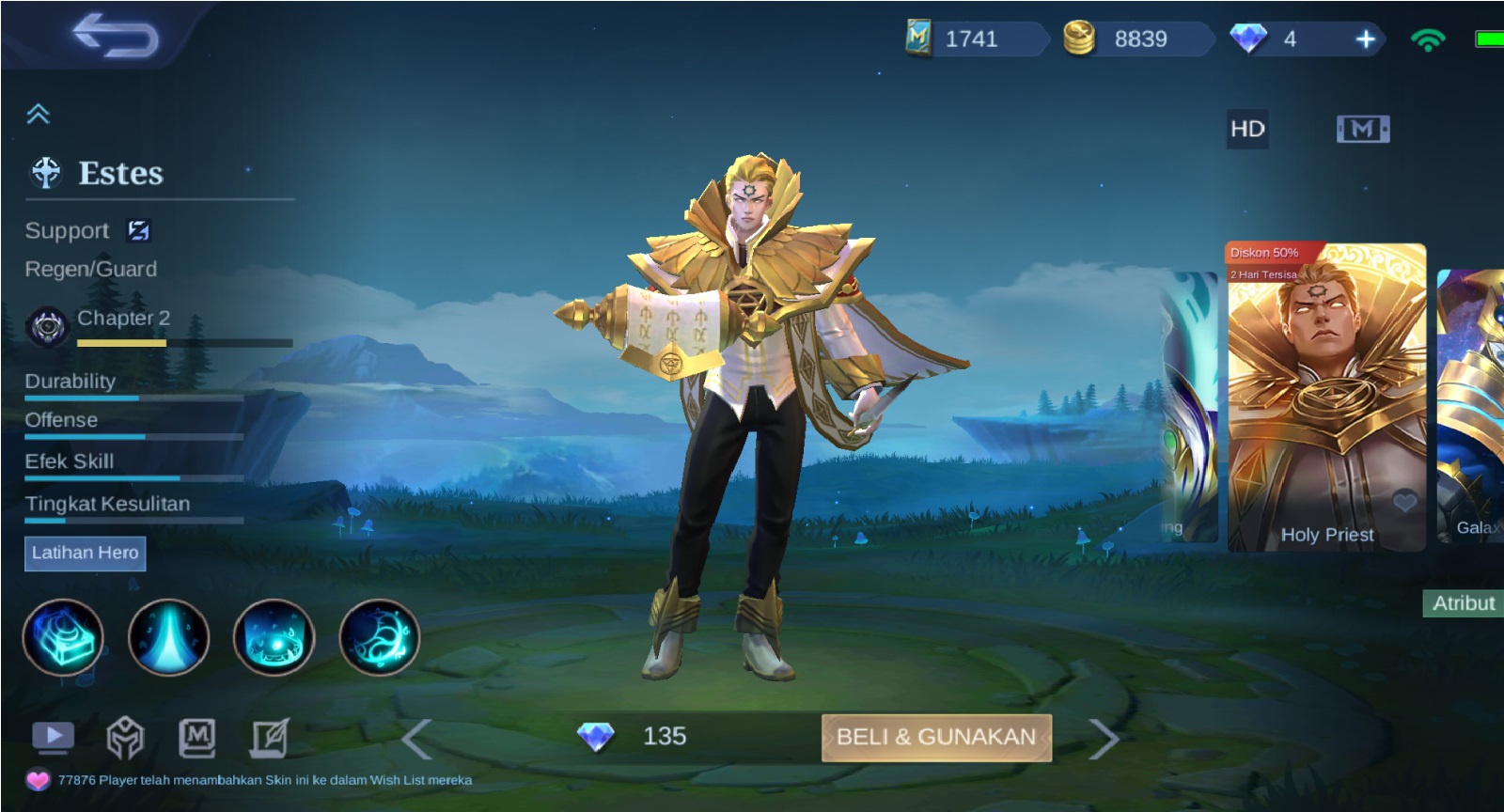Screen dimensions: 1504x812
Task: View Estes's second skill ability icon
Action: pyautogui.click(x=169, y=637)
